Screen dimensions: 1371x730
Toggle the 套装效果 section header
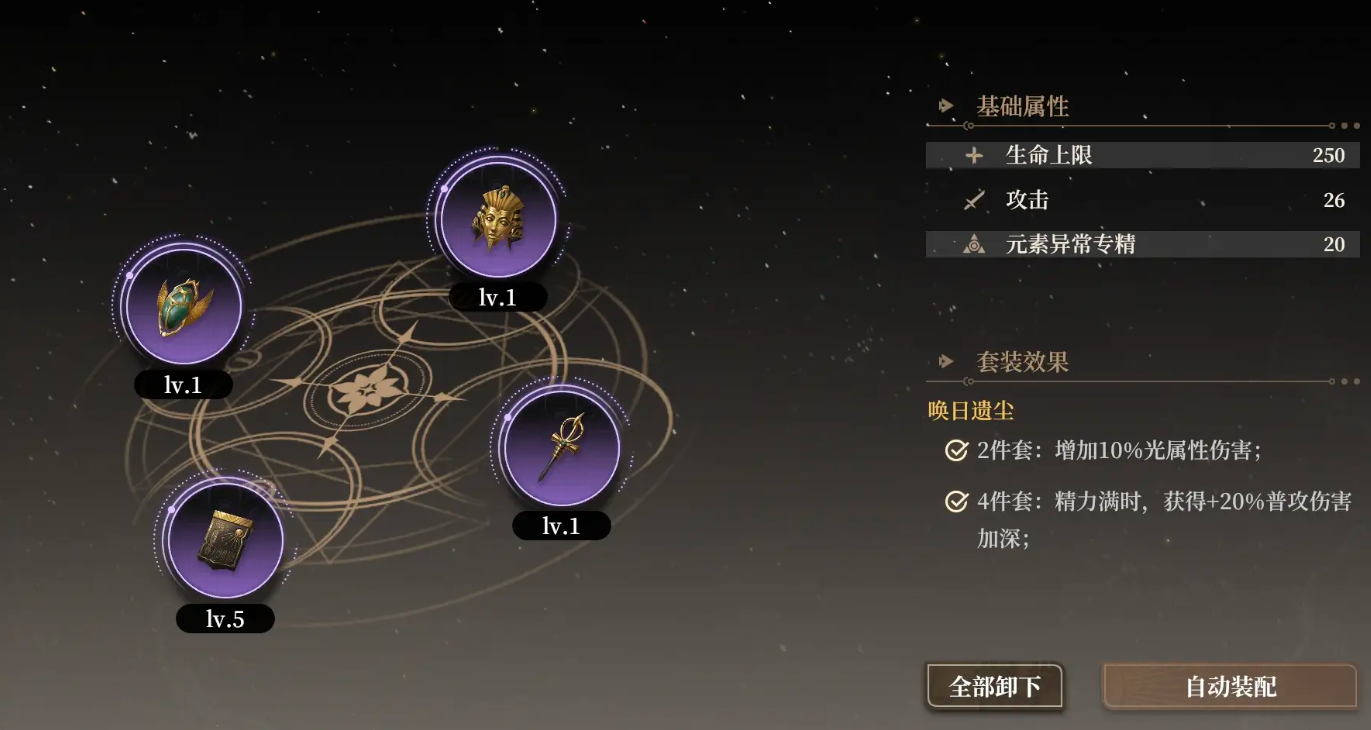(1022, 362)
